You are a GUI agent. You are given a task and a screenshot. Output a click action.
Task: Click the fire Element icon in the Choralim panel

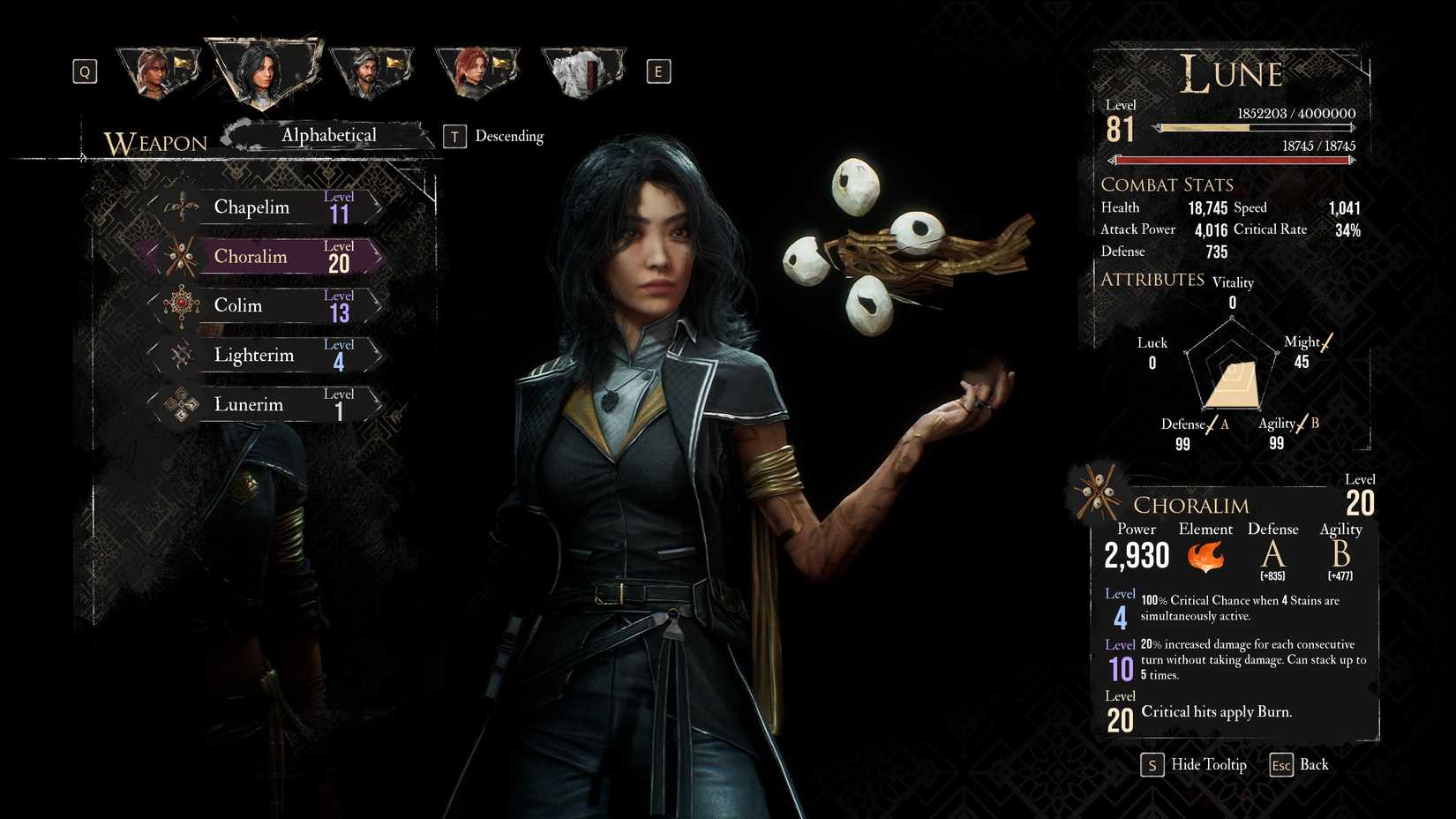pyautogui.click(x=1205, y=556)
